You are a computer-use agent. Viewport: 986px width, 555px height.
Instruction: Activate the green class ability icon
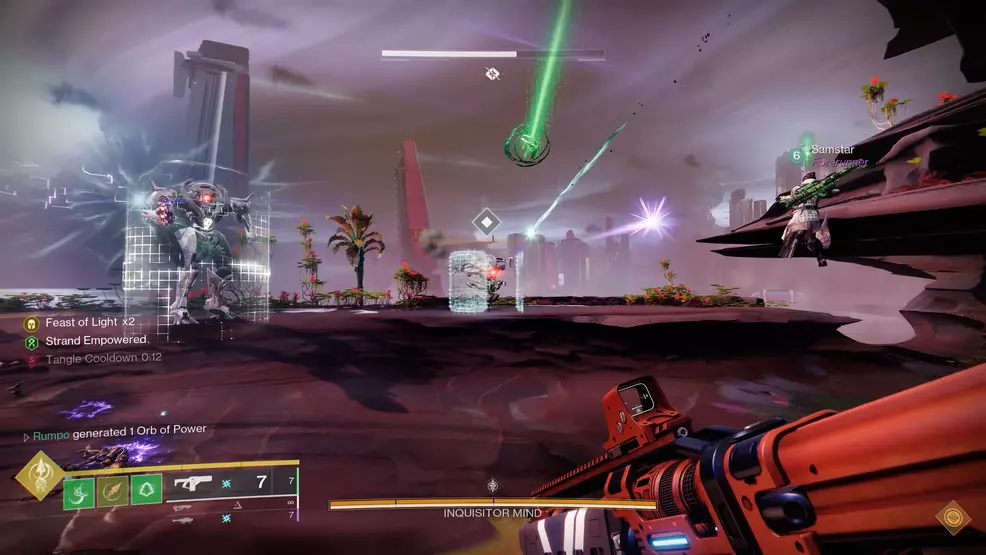(145, 491)
